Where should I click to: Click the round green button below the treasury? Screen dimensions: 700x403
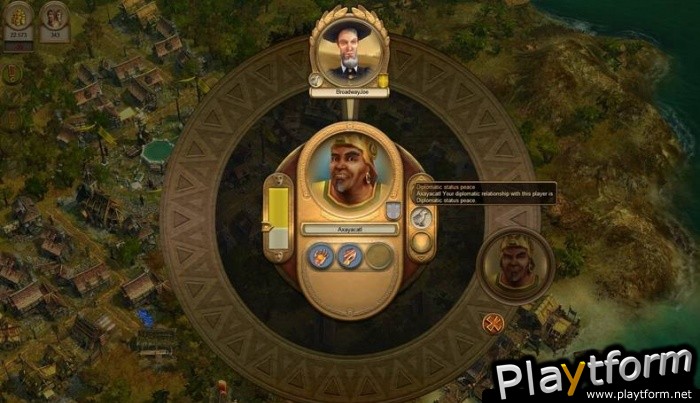coord(14,72)
